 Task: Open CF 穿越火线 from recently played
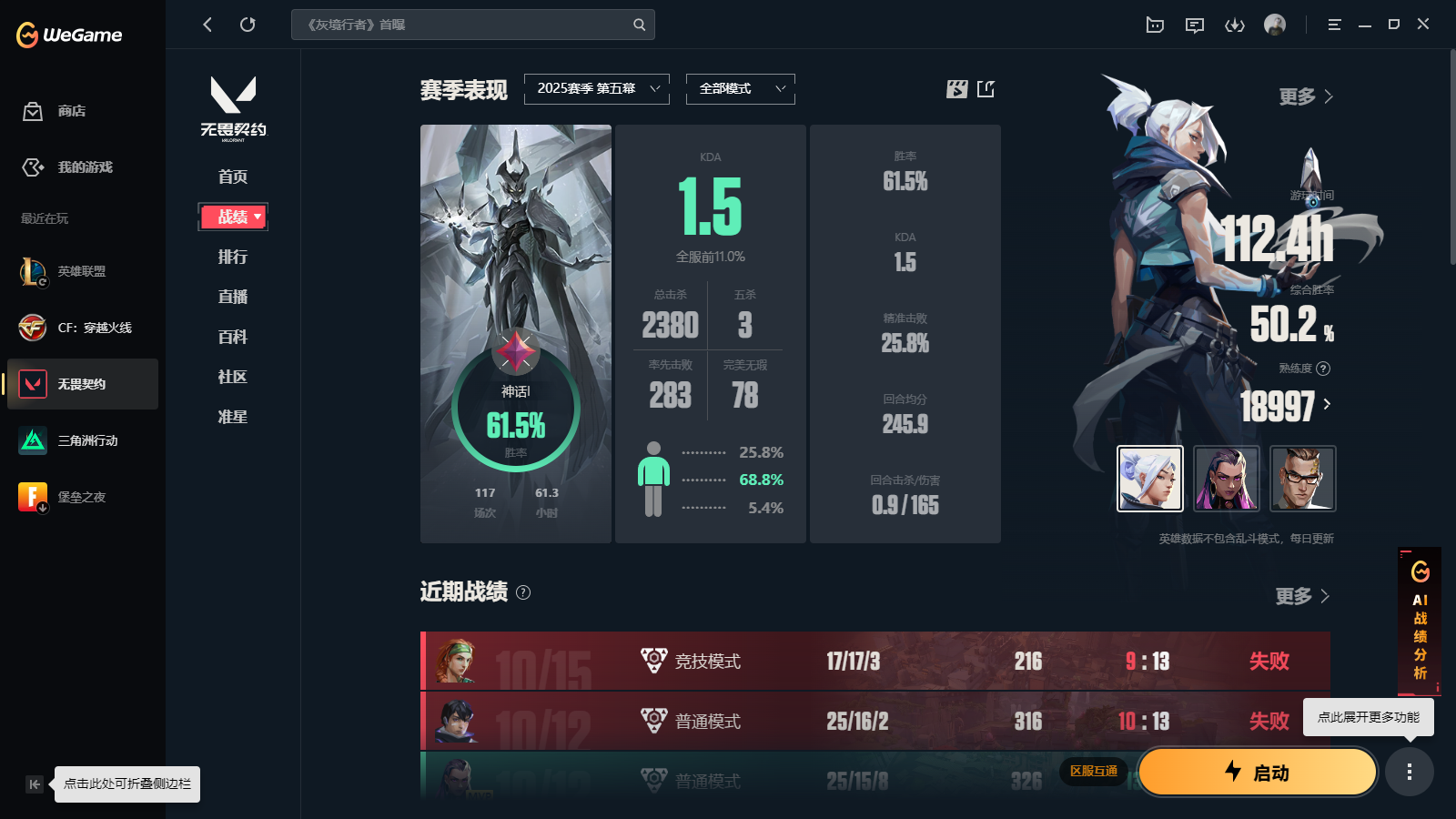[81, 328]
